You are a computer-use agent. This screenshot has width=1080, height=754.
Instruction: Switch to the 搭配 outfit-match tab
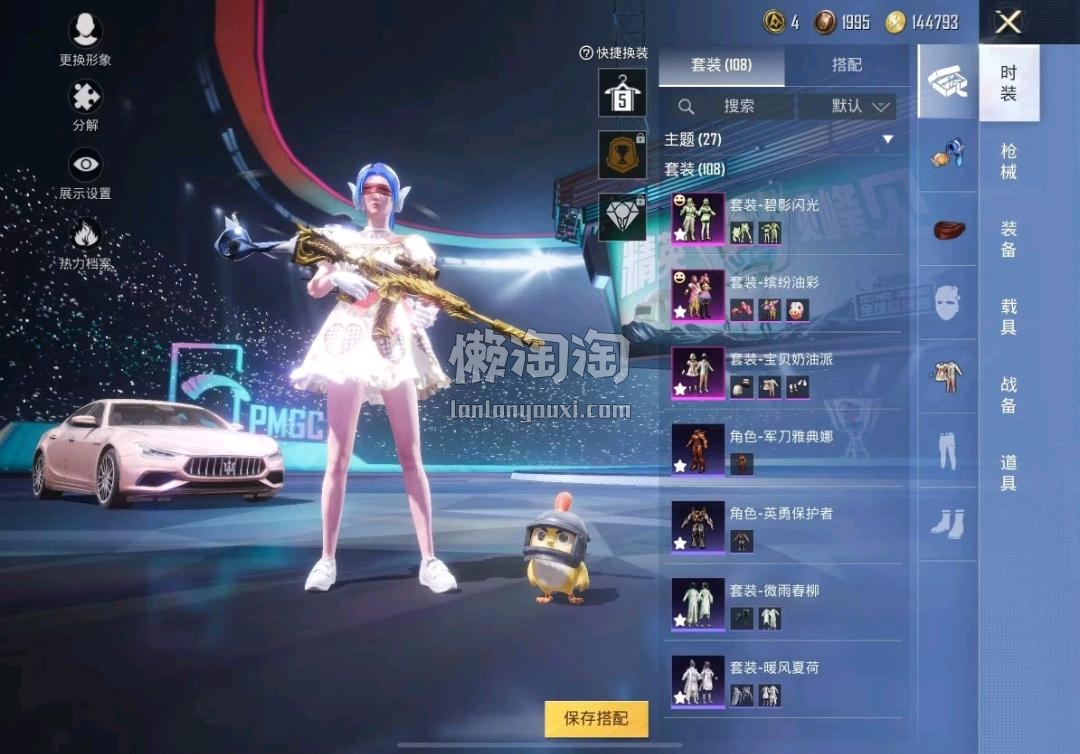(847, 65)
